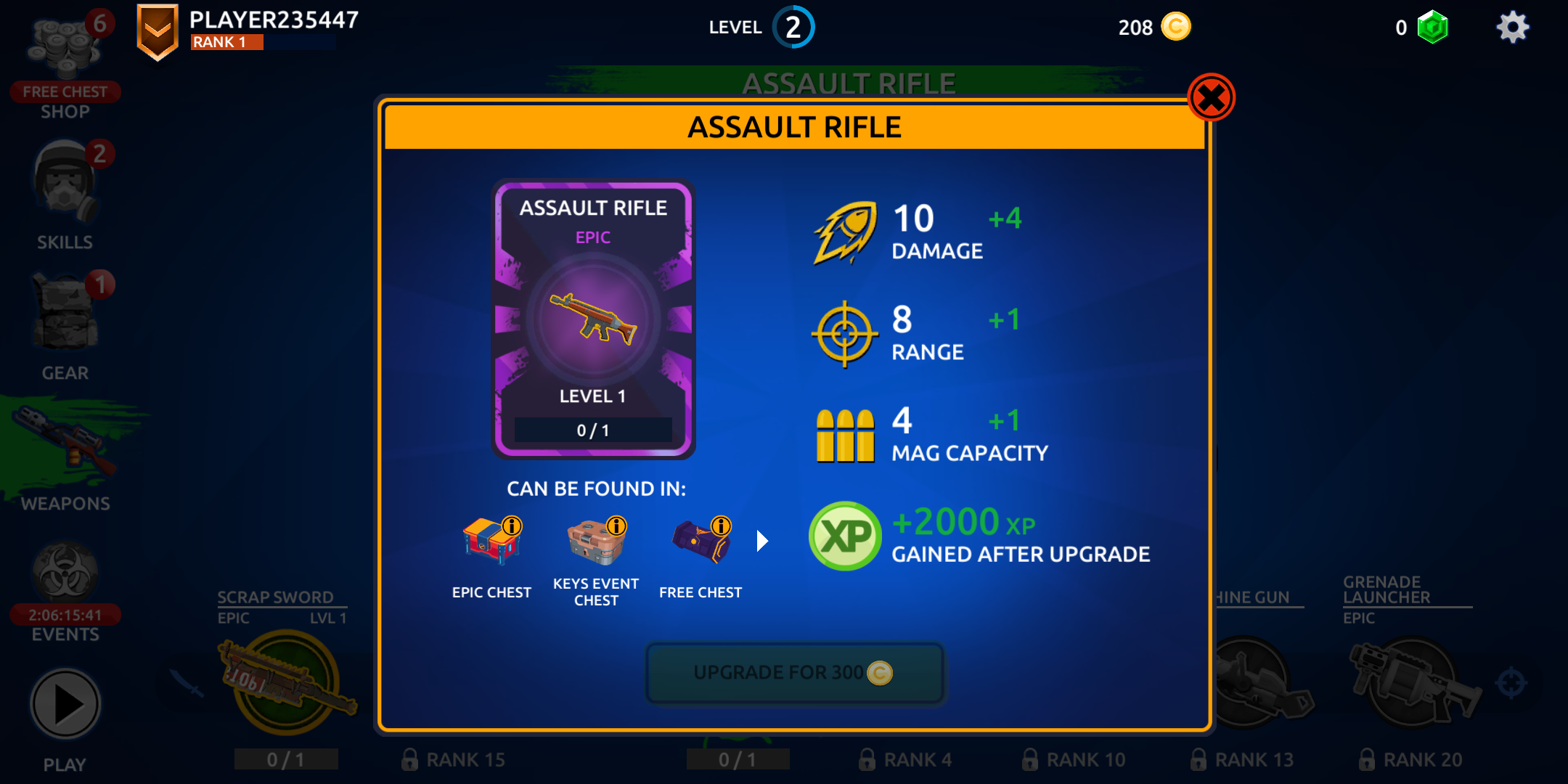The image size is (1568, 784).
Task: Open the player rank badge profile
Action: click(158, 31)
